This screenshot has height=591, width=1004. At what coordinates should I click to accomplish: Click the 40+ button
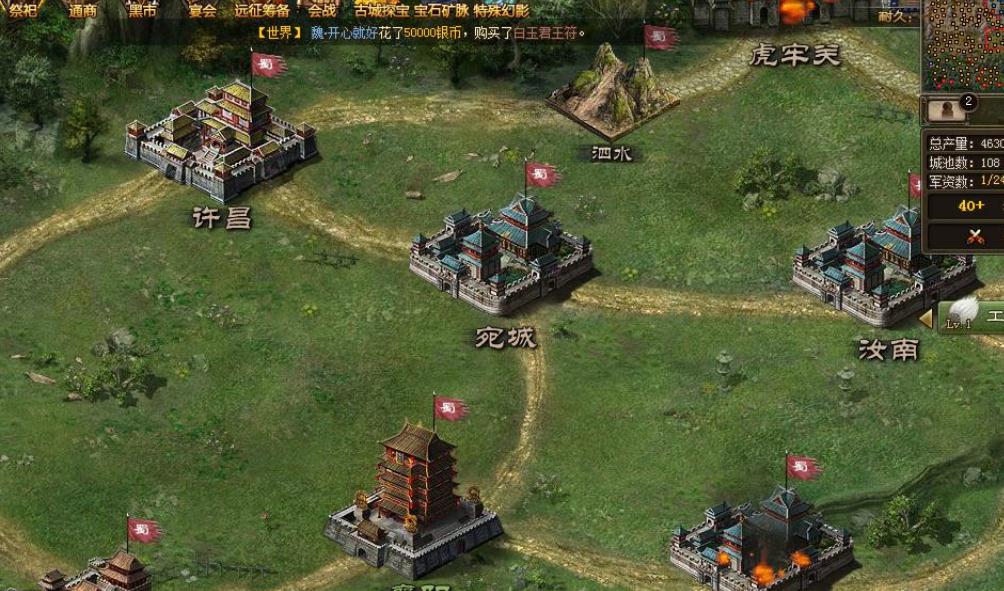(971, 206)
